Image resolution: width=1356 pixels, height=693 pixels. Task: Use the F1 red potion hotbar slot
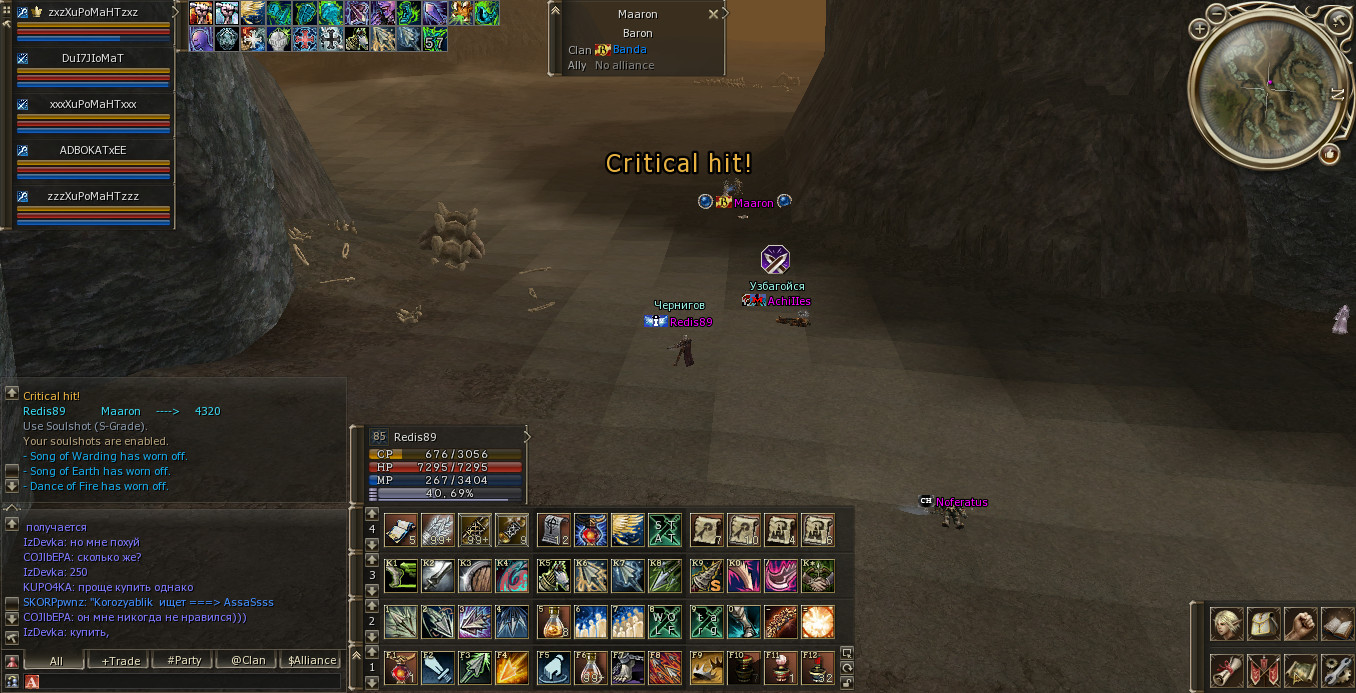pyautogui.click(x=400, y=668)
